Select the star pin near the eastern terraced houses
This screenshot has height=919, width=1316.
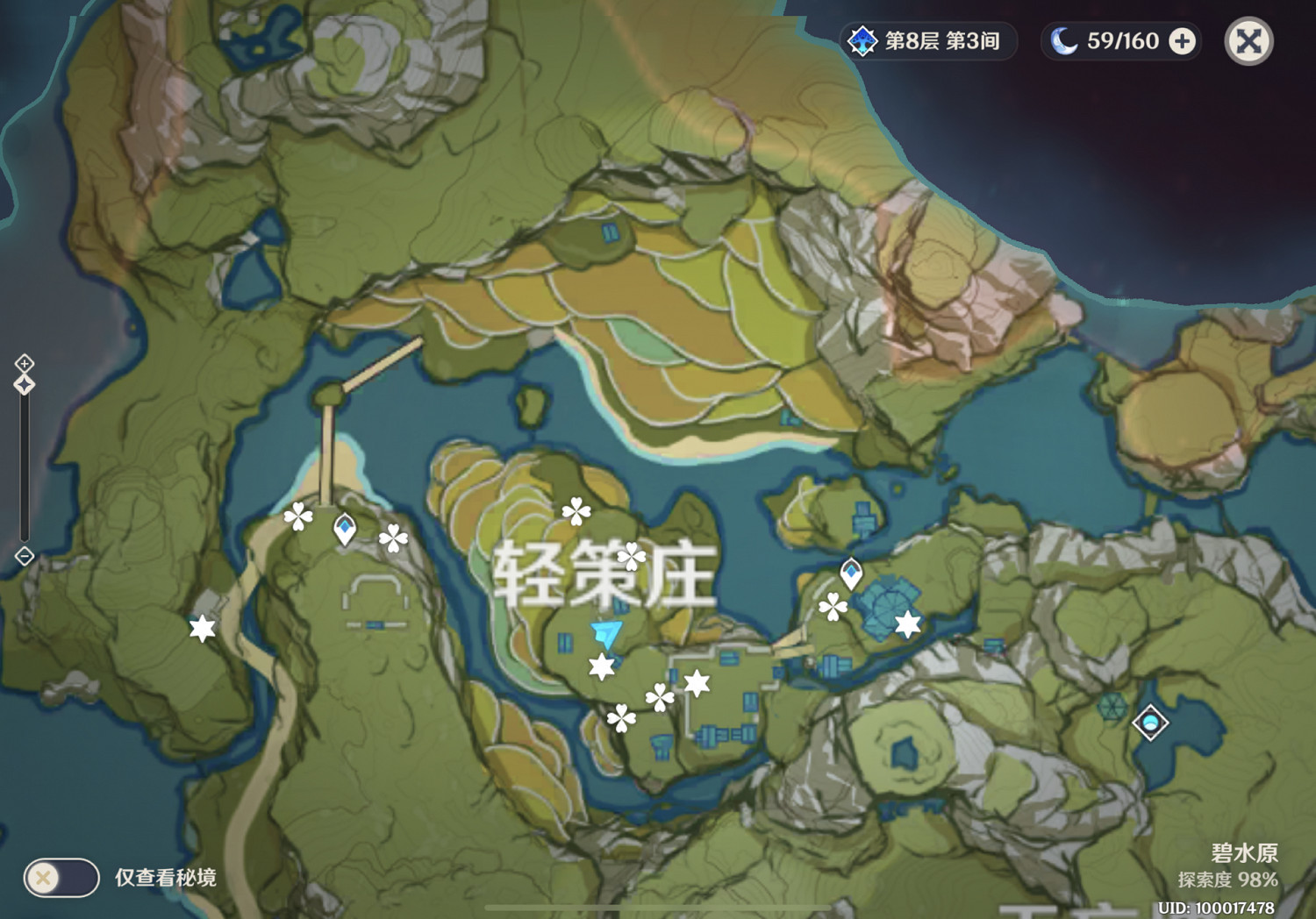[909, 622]
